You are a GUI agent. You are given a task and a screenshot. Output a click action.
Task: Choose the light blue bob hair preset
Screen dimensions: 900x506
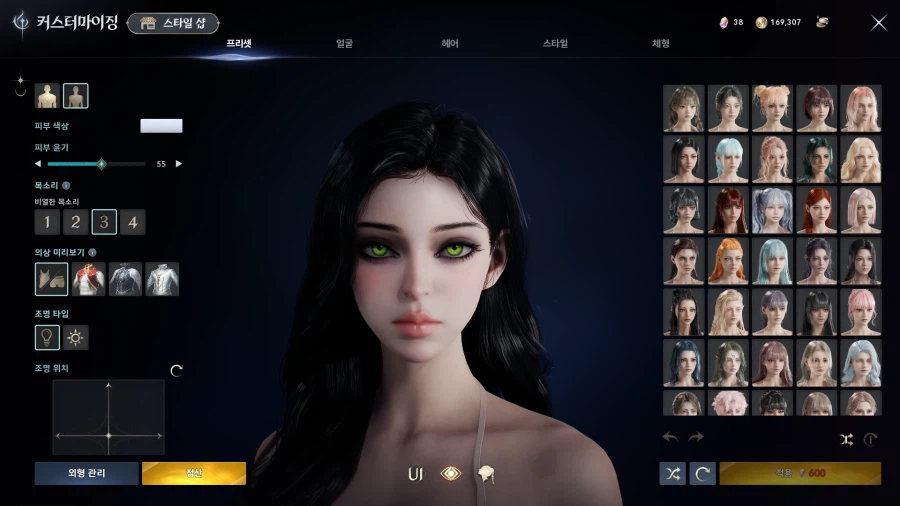tap(728, 158)
